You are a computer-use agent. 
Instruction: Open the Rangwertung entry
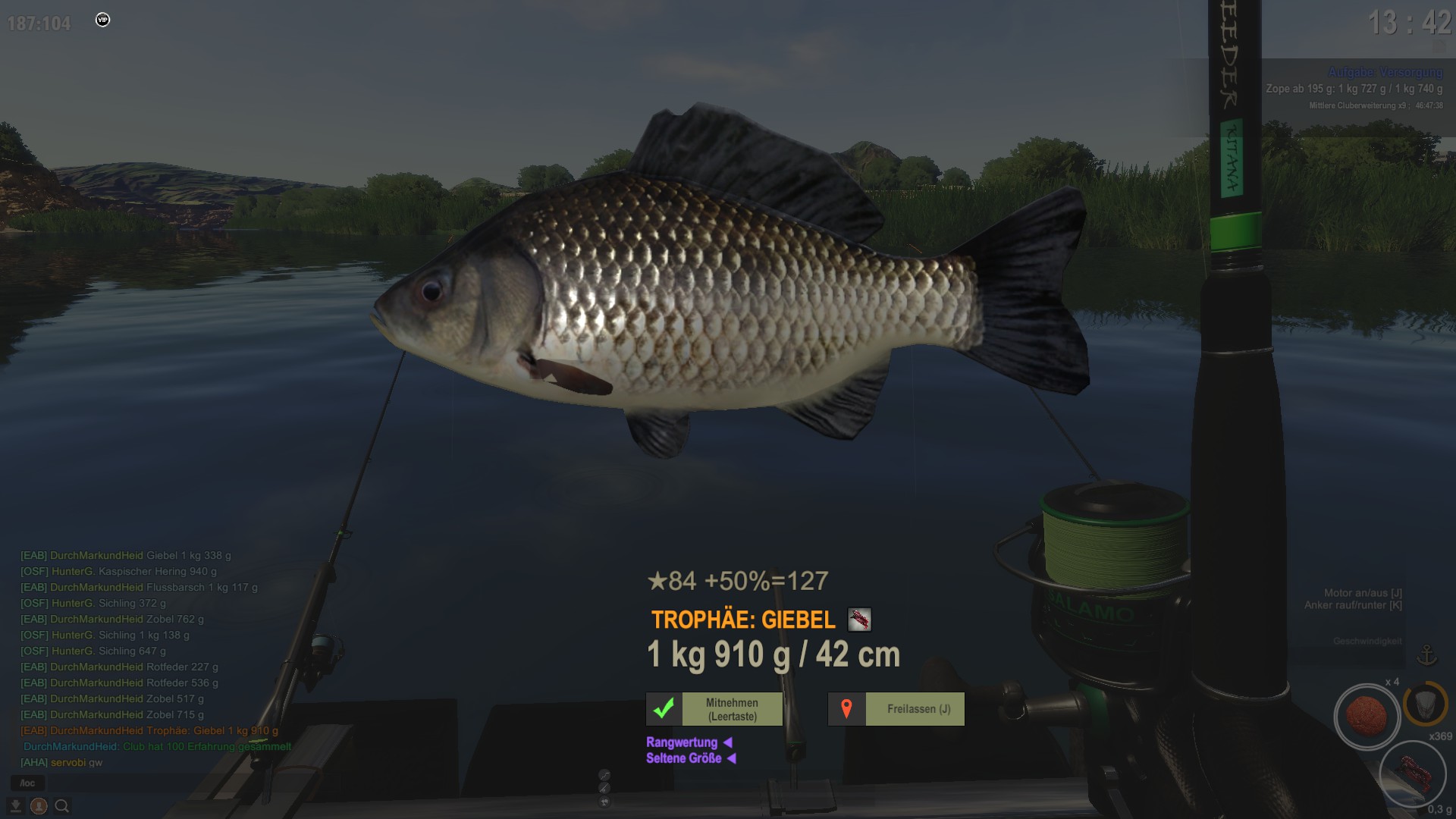(x=682, y=742)
